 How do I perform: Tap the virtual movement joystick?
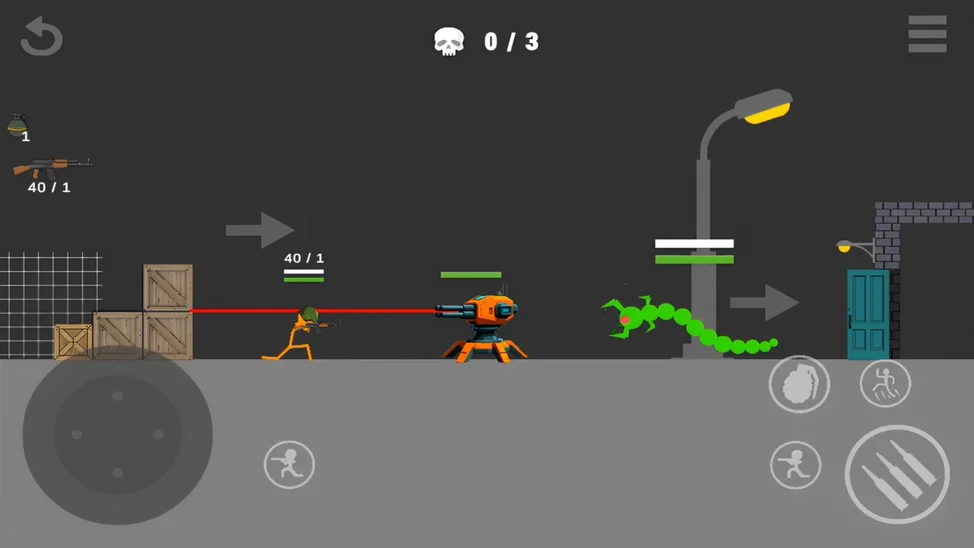click(x=117, y=435)
